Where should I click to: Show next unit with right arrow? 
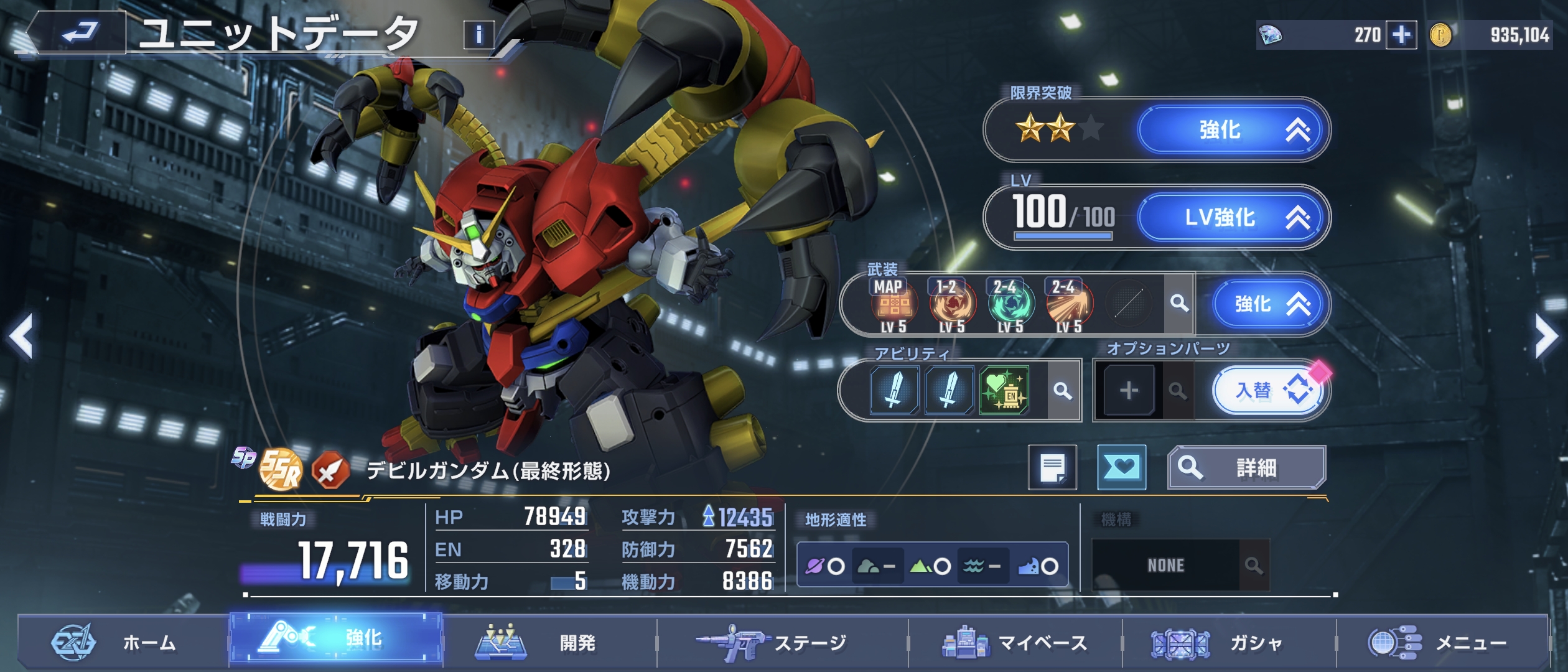[1547, 336]
